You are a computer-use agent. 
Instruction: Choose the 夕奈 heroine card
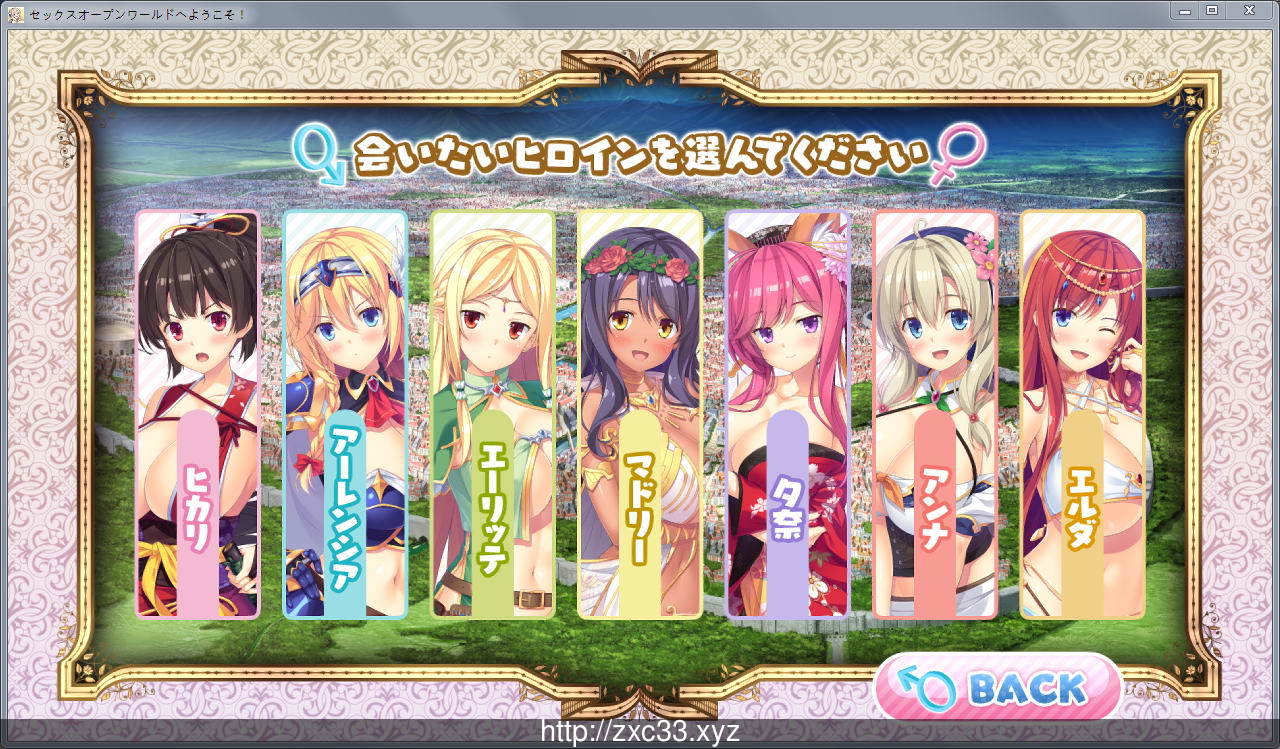(x=787, y=413)
